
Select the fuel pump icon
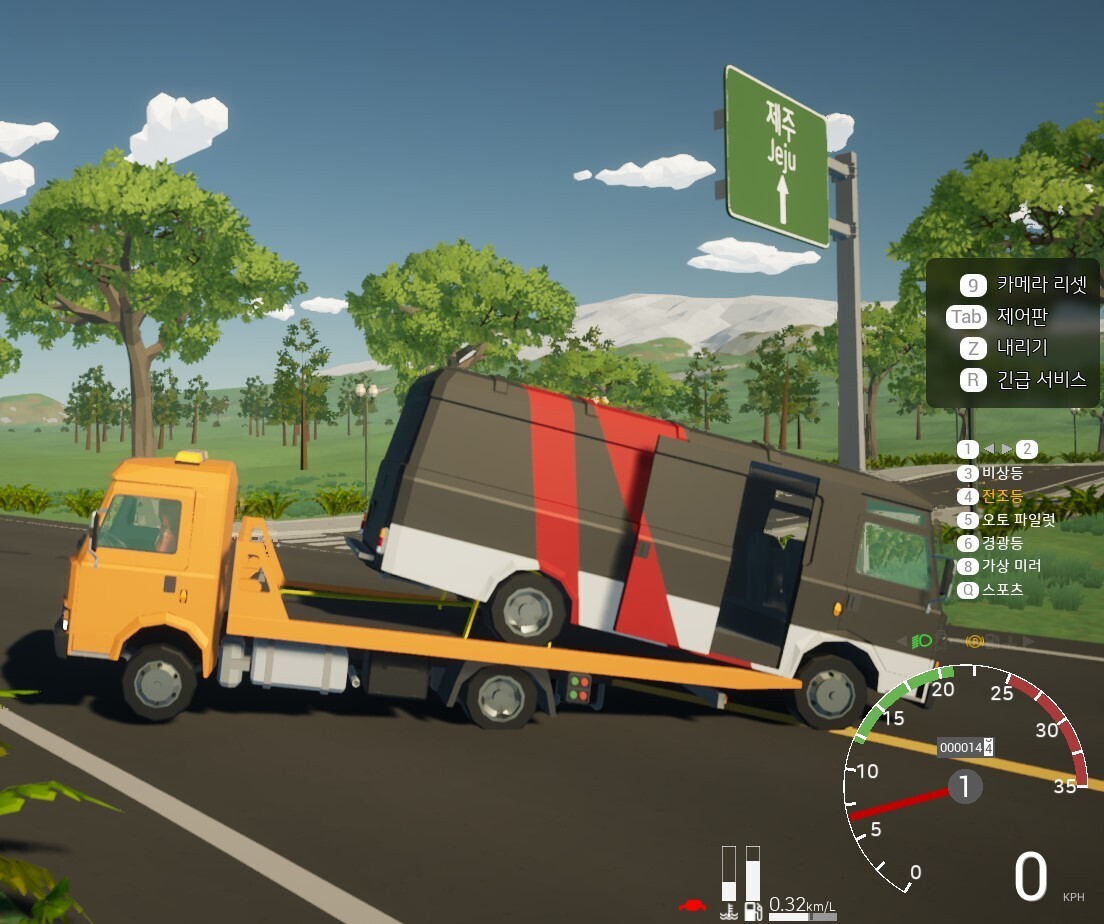pos(753,911)
